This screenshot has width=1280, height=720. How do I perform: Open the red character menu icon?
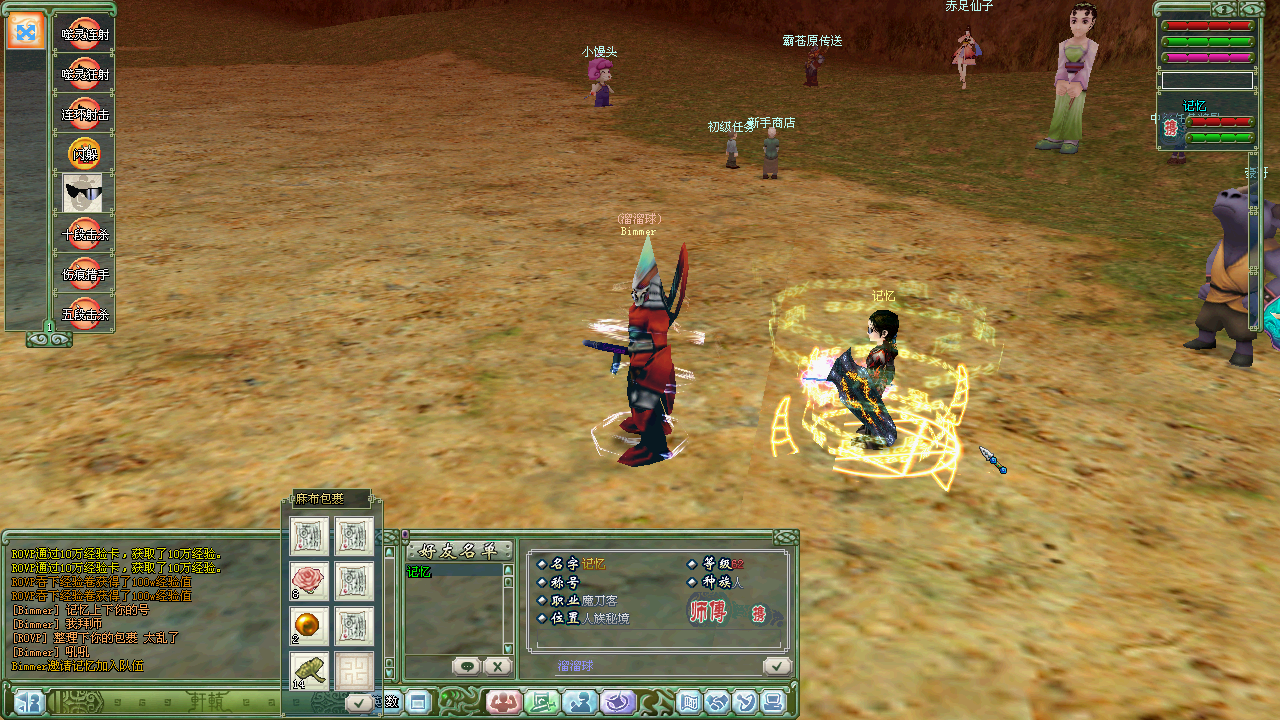coord(504,702)
